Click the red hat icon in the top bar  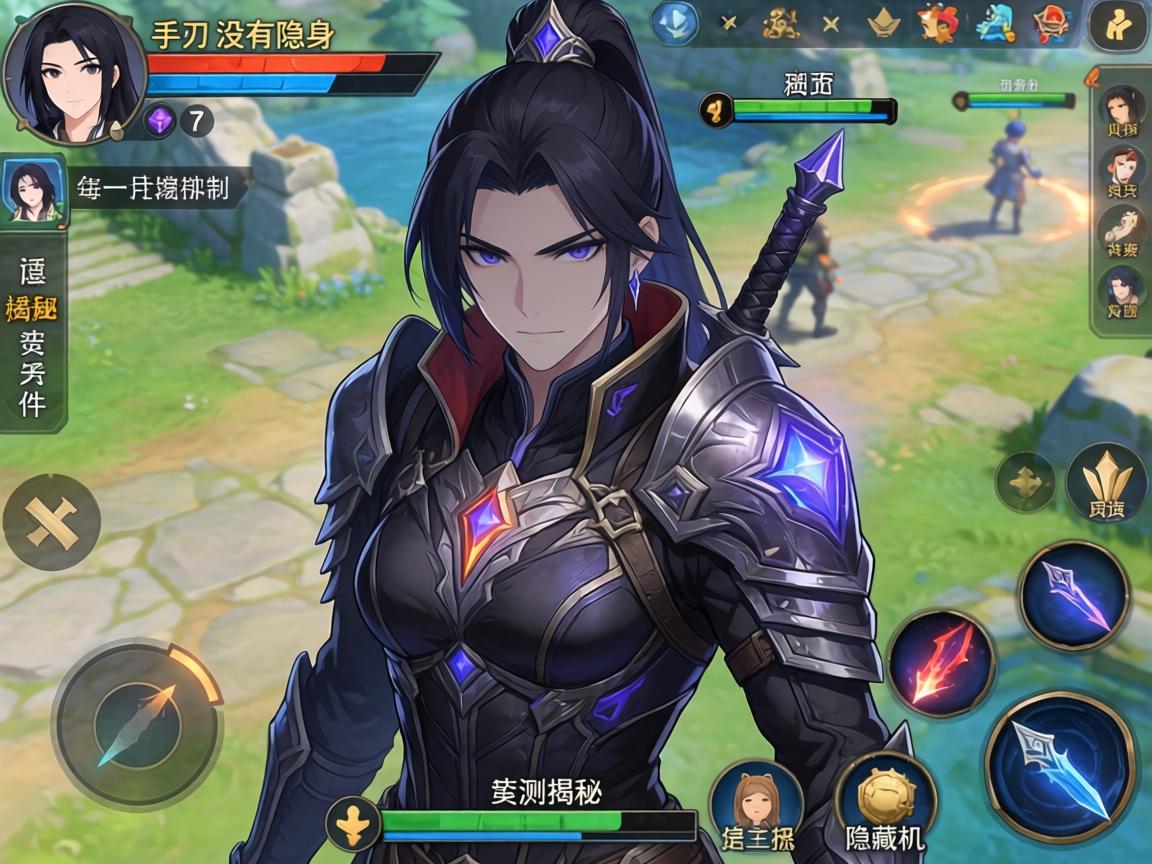(1051, 22)
